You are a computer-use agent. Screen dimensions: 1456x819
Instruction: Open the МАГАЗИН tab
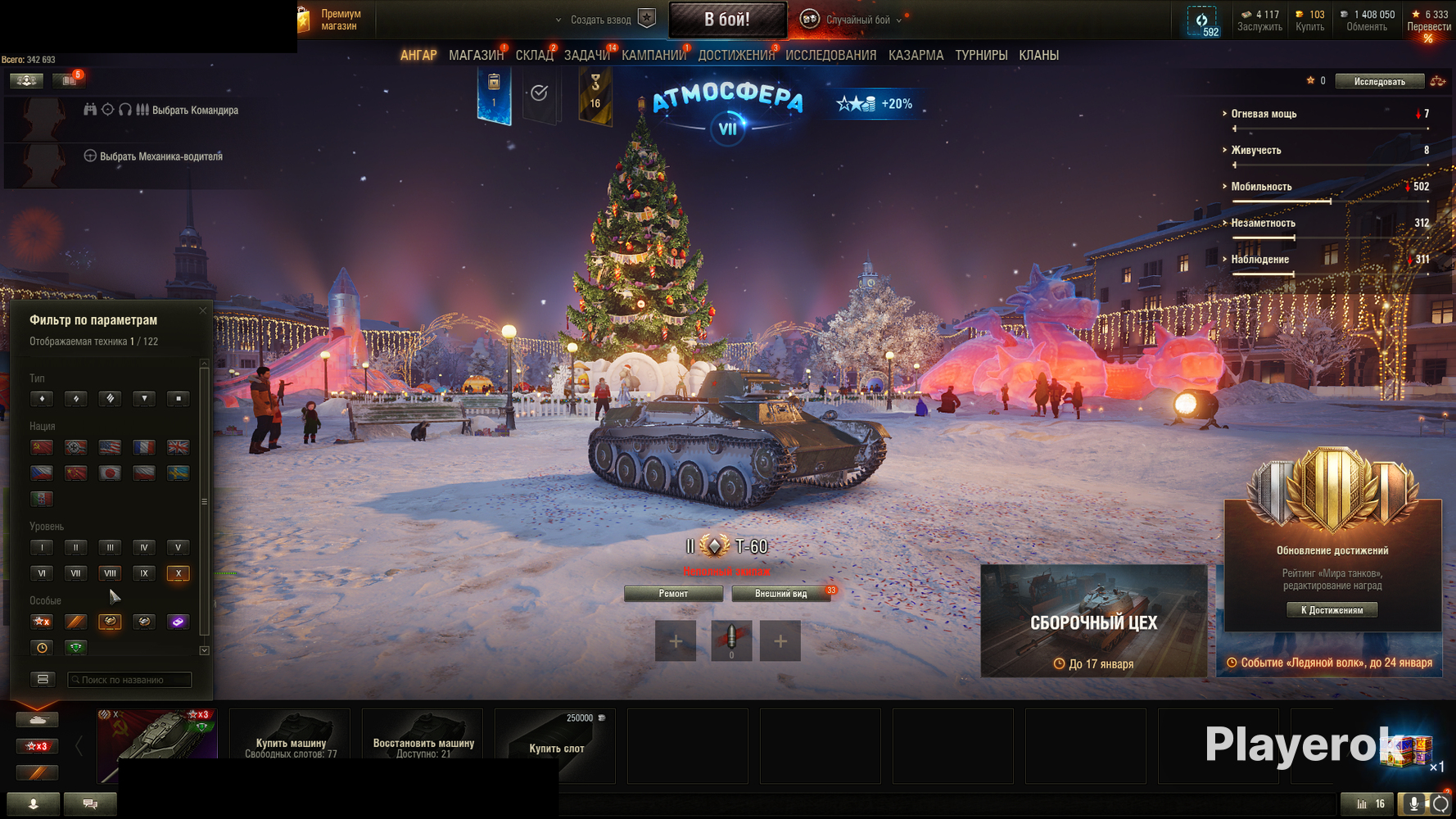click(476, 56)
